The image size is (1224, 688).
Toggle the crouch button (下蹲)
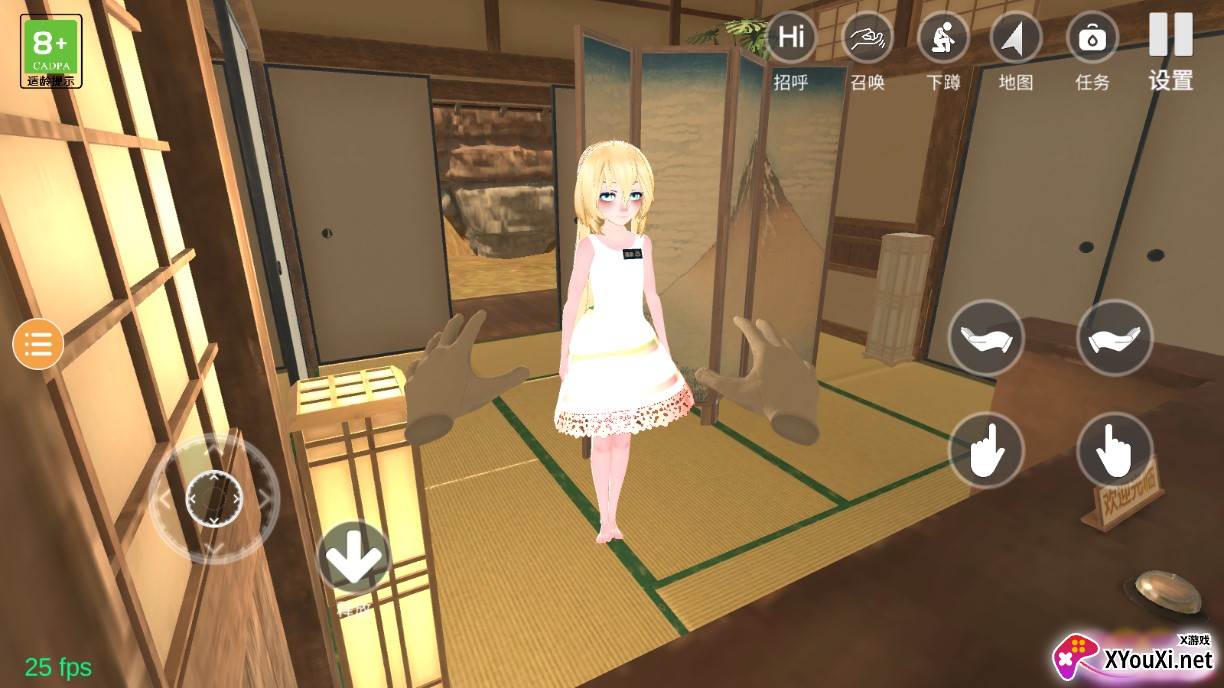coord(942,39)
